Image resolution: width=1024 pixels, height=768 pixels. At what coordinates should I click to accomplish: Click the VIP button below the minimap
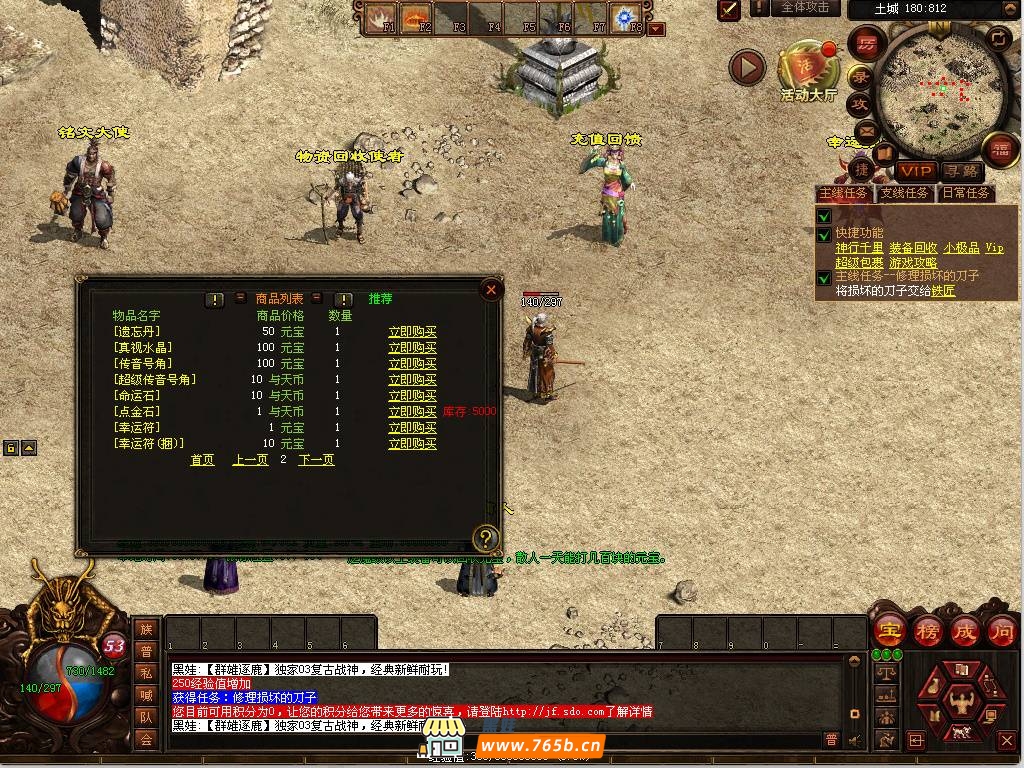point(915,172)
